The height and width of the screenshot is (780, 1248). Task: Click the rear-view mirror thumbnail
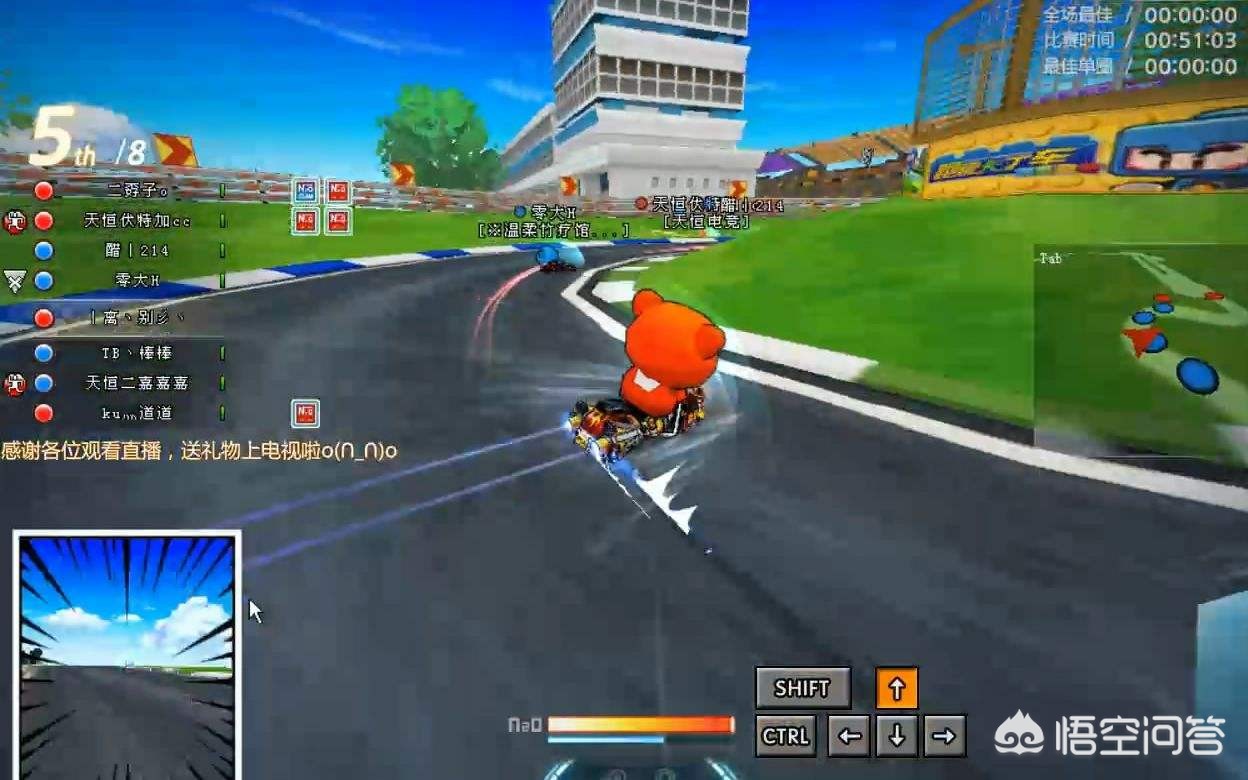[x=127, y=656]
